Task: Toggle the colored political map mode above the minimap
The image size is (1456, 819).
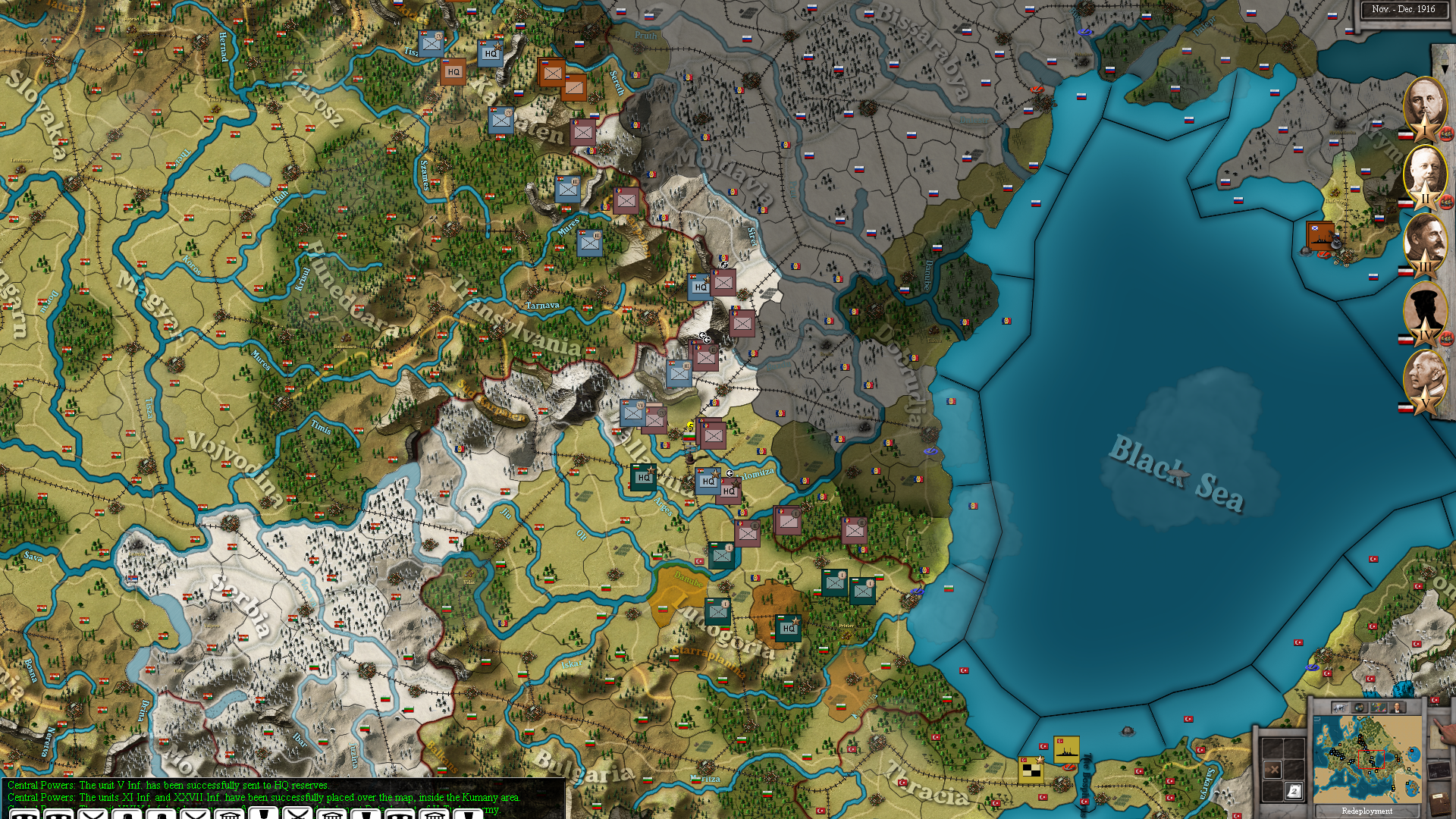Action: pyautogui.click(x=1379, y=708)
